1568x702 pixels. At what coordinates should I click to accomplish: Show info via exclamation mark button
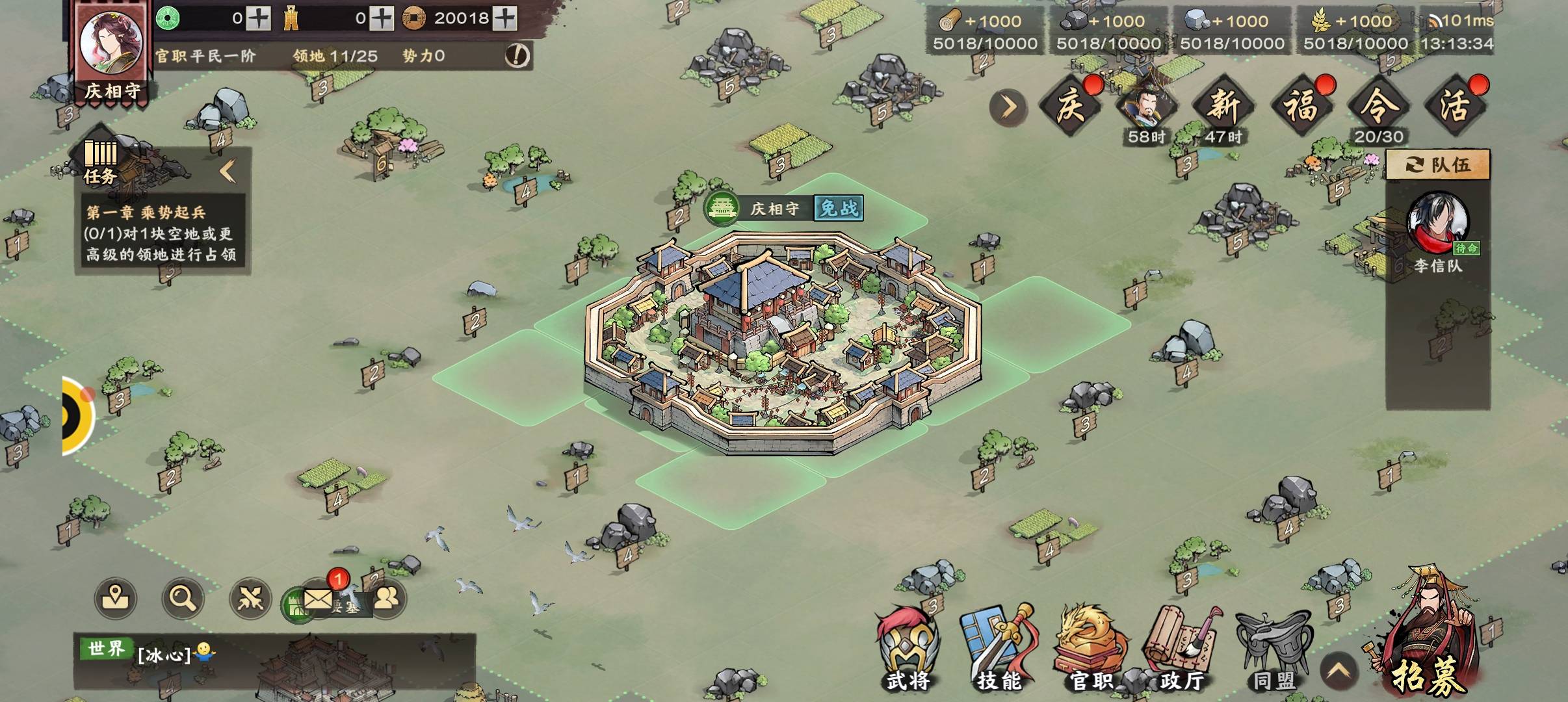point(517,56)
